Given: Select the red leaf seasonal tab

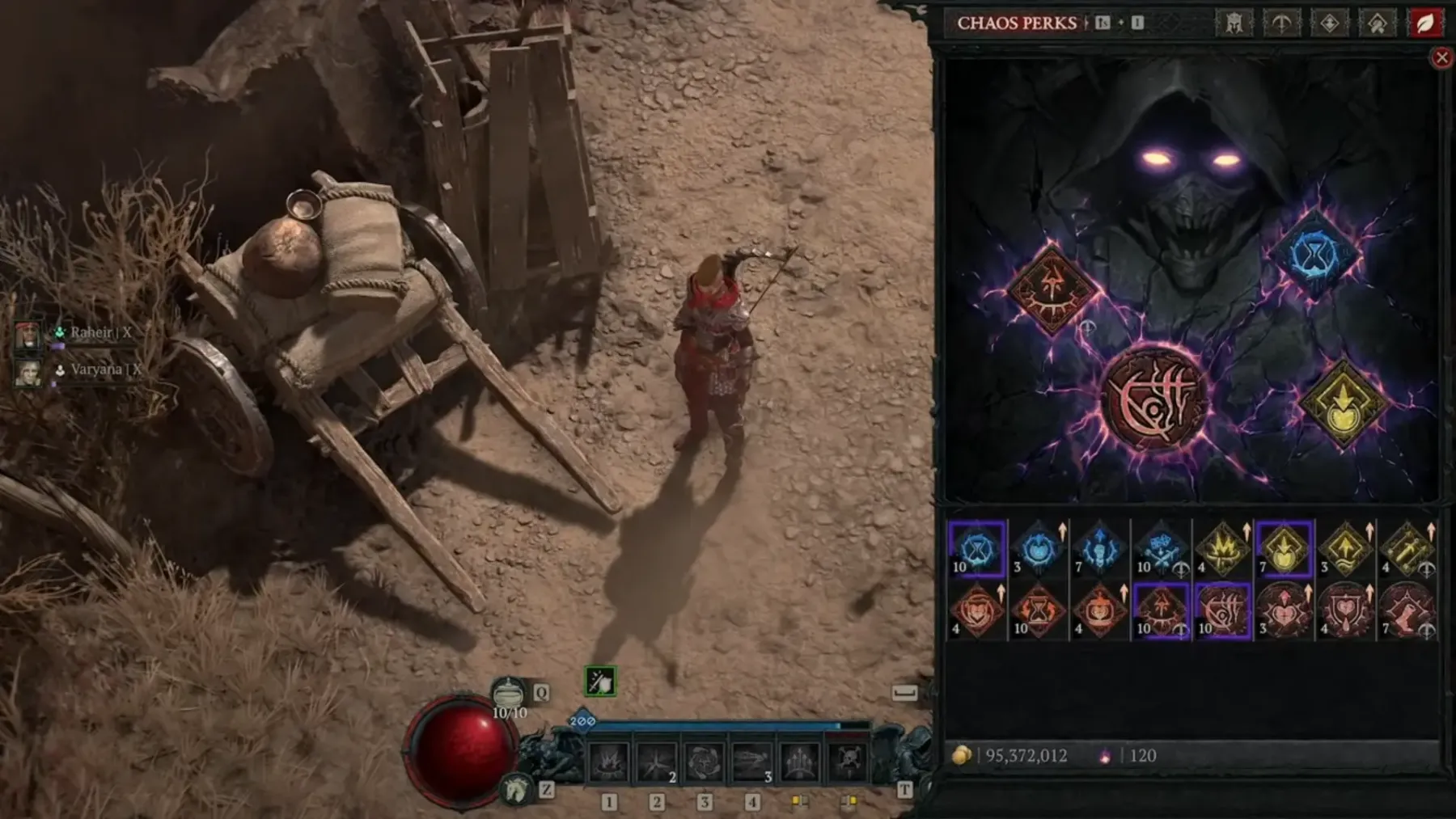Looking at the screenshot, I should coord(1424,23).
